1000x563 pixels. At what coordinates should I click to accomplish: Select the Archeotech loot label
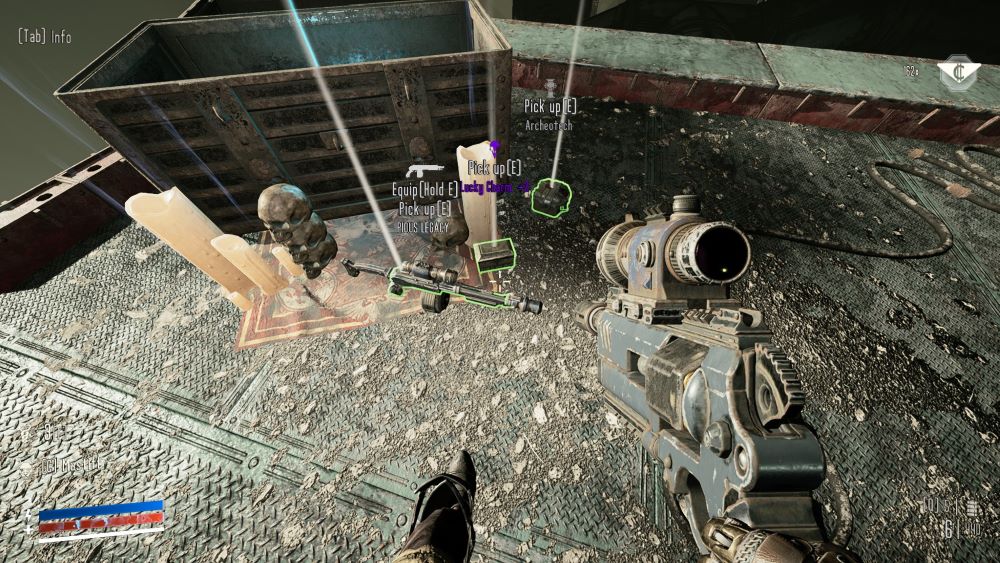pos(550,126)
